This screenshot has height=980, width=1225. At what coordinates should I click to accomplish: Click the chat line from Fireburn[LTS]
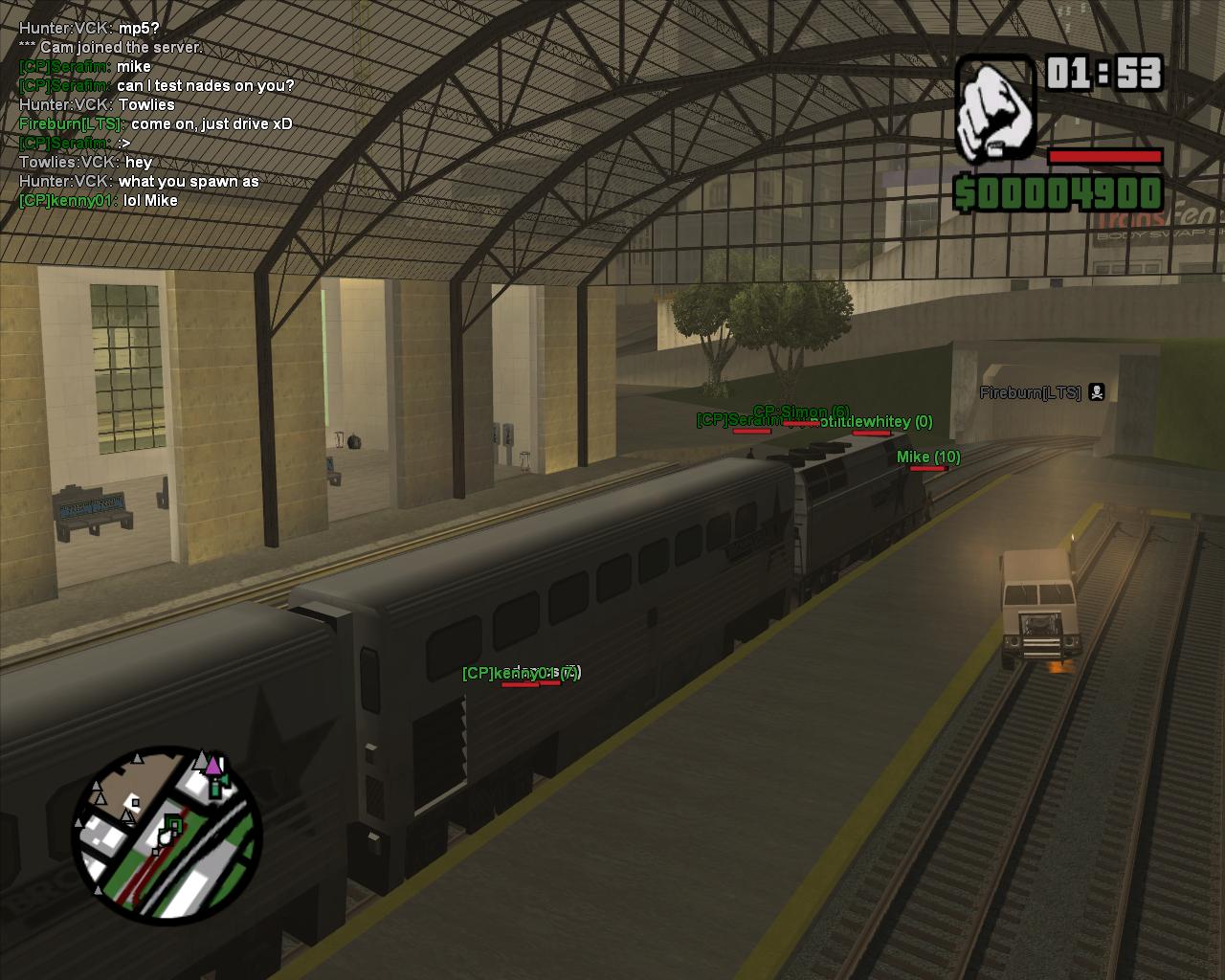[156, 123]
